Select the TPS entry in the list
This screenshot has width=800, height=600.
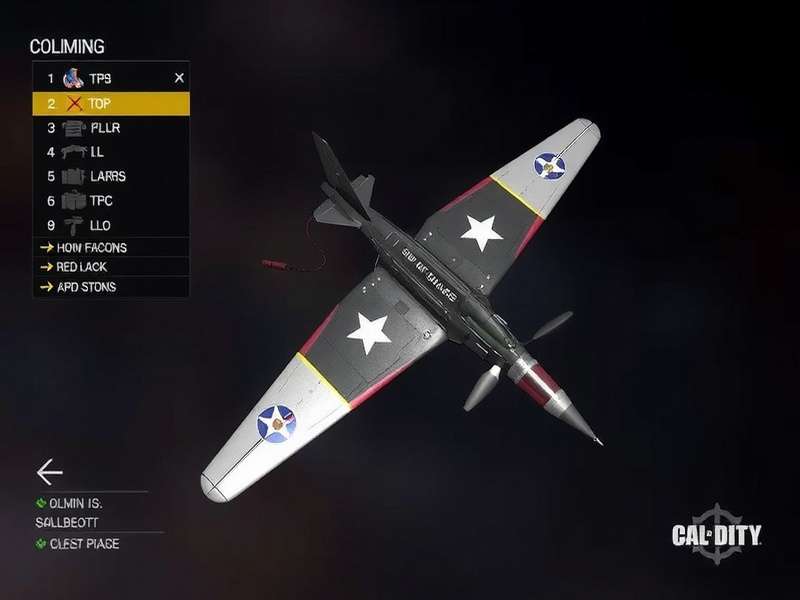100,78
